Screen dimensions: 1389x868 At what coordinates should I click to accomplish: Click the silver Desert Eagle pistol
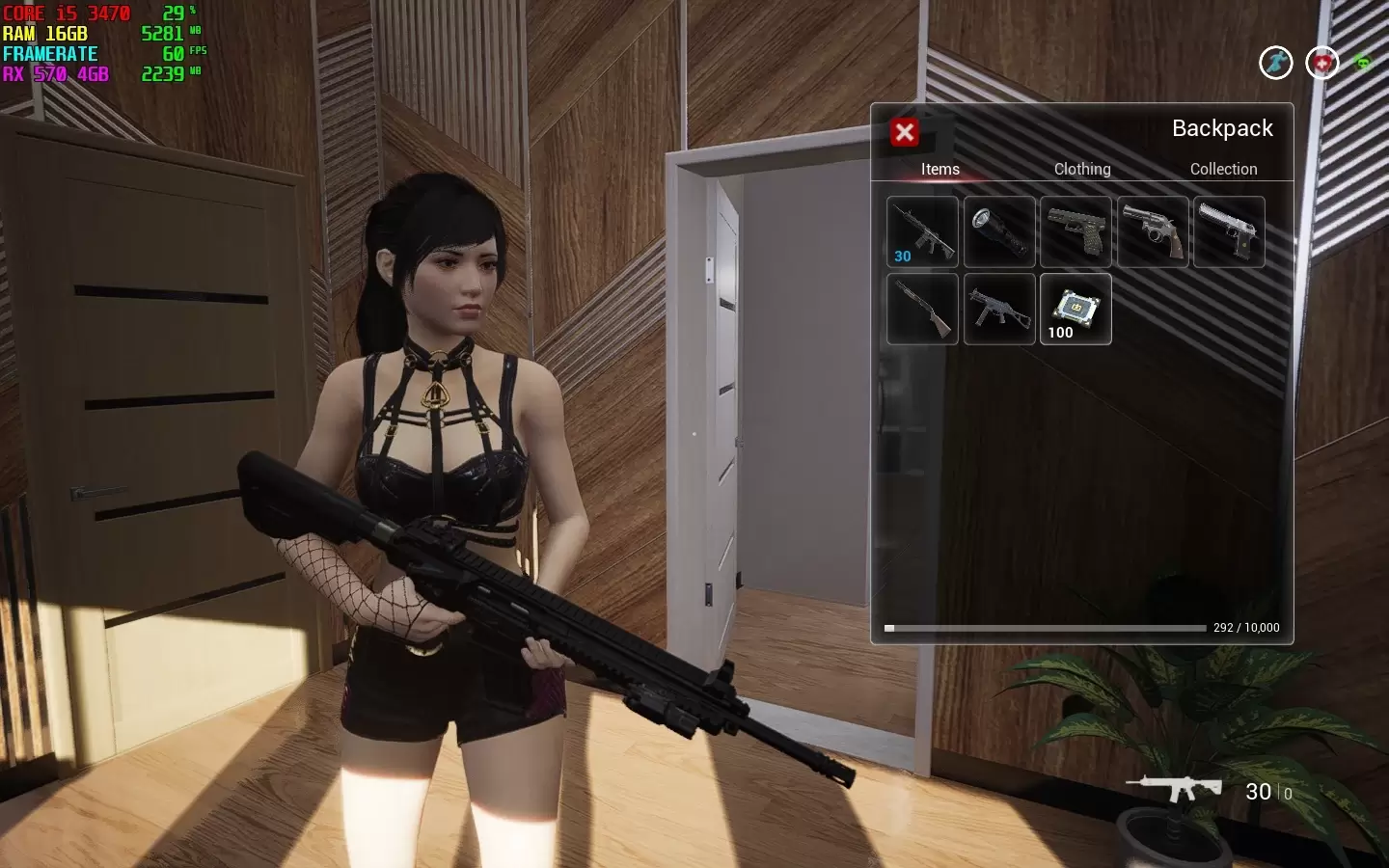[x=1229, y=232]
